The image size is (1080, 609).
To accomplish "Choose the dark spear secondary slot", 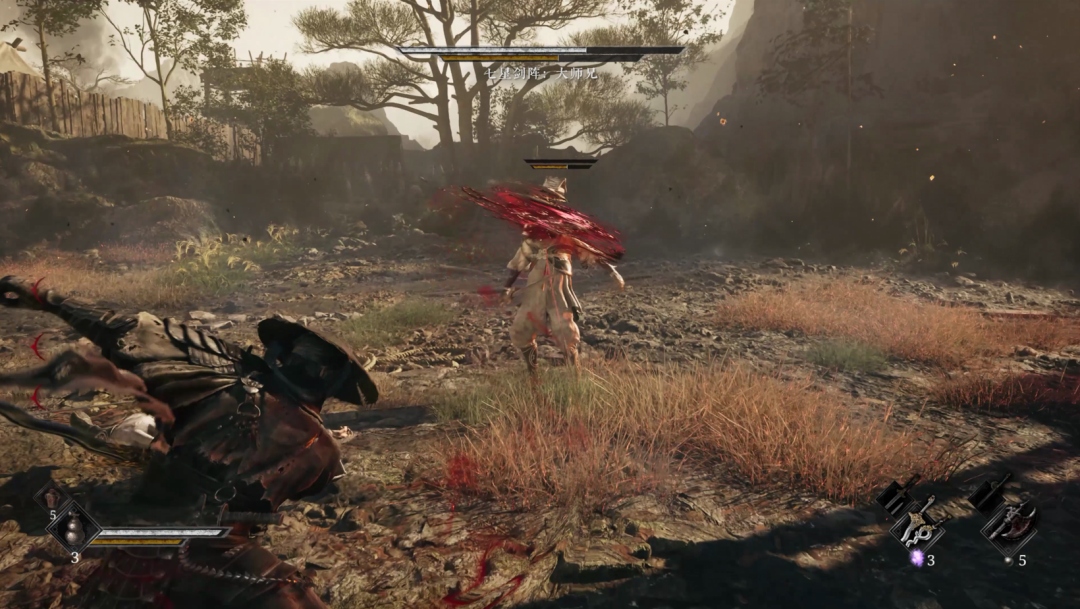I will (x=988, y=494).
